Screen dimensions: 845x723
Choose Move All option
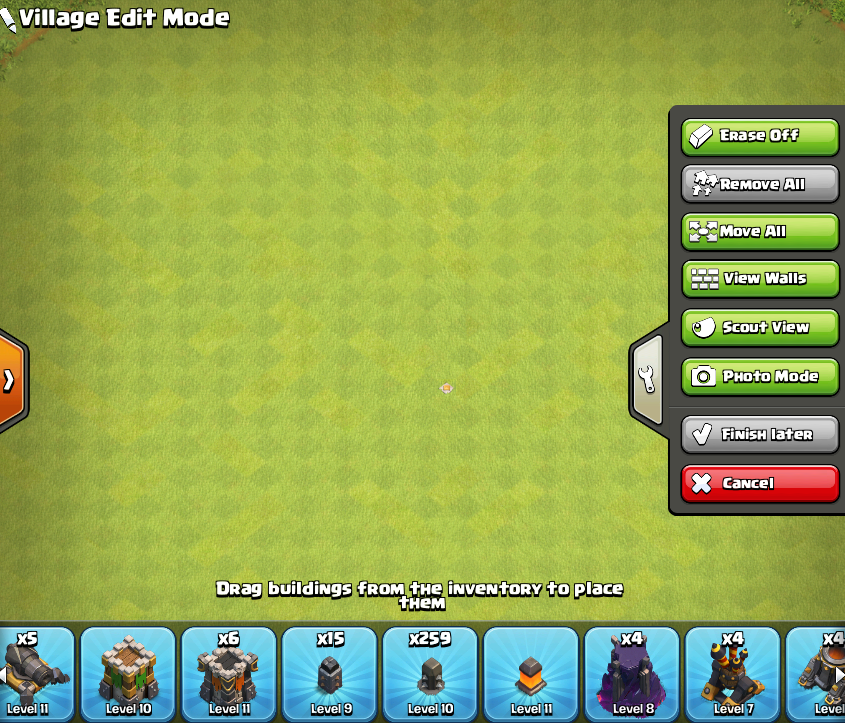coord(760,231)
